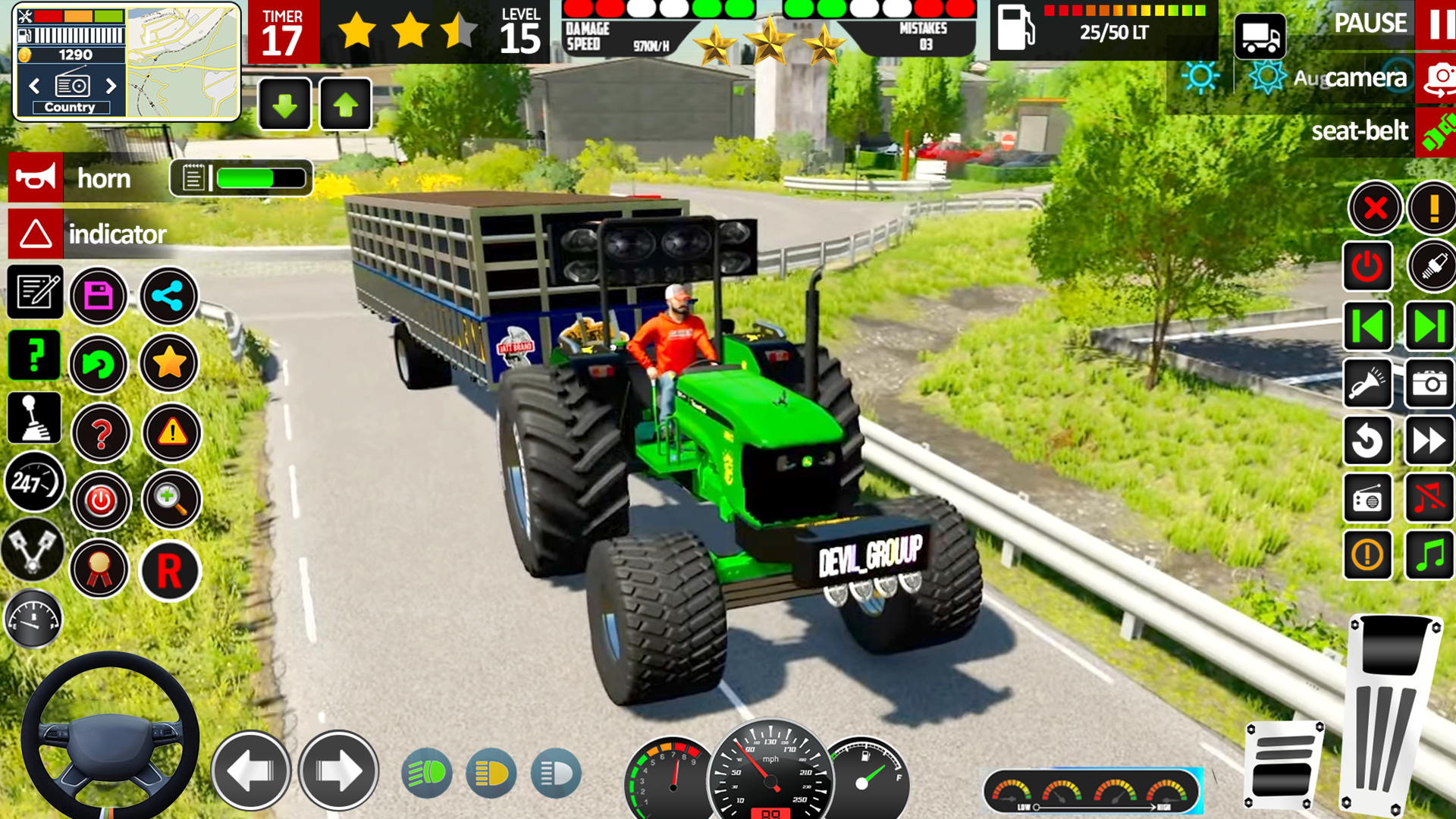Select the gear shift lever icon
Image resolution: width=1456 pixels, height=819 pixels.
(34, 417)
